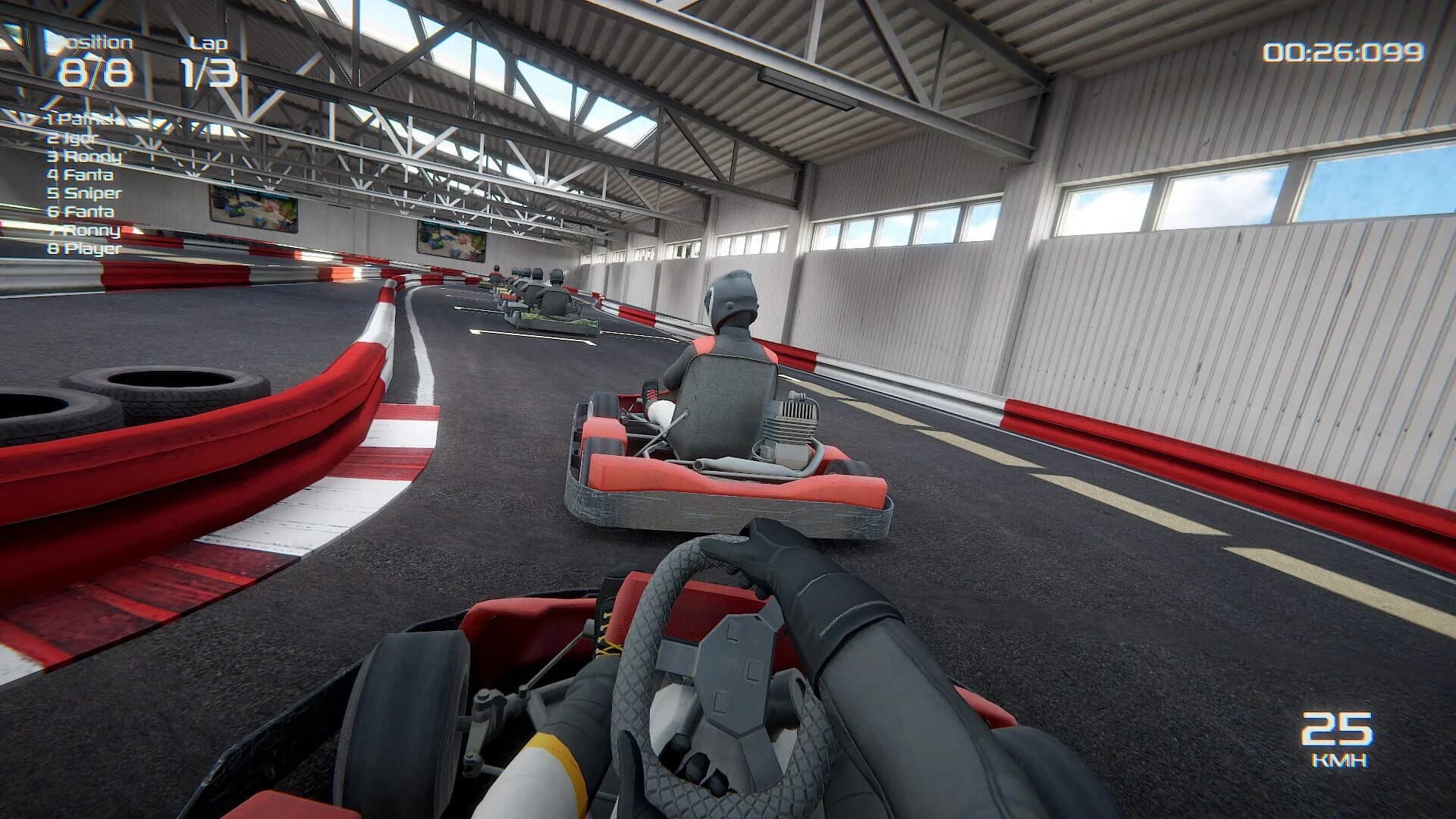Click the Lap label in the HUD
This screenshot has width=1456, height=819.
209,43
